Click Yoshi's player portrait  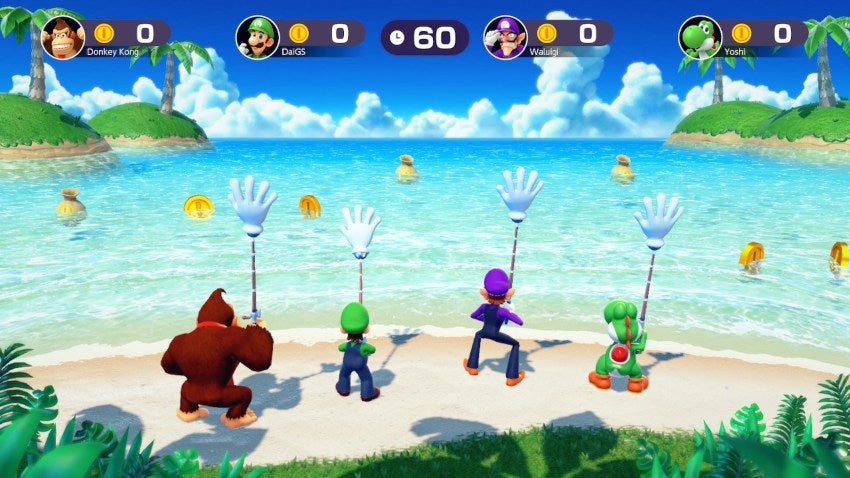coord(700,37)
